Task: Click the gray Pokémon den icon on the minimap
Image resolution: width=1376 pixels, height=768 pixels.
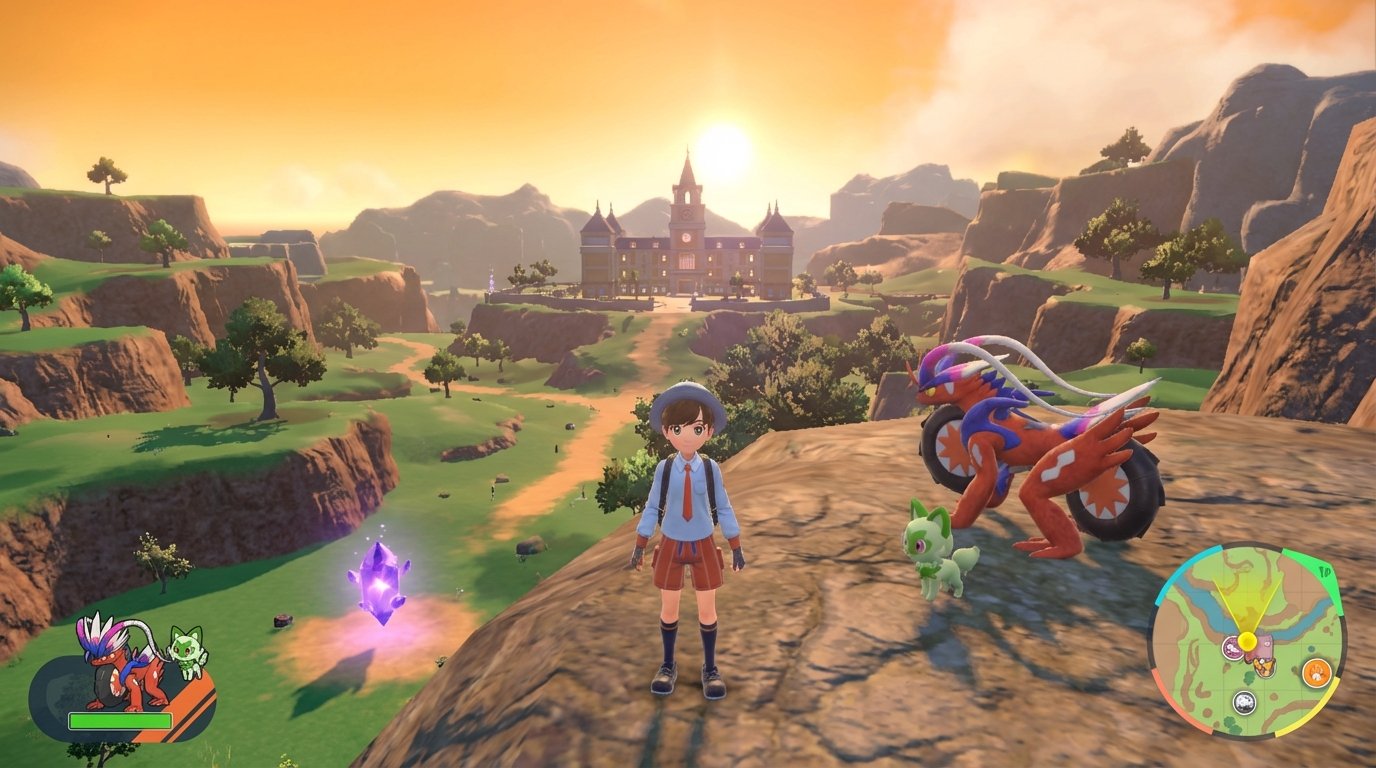Action: 1244,701
